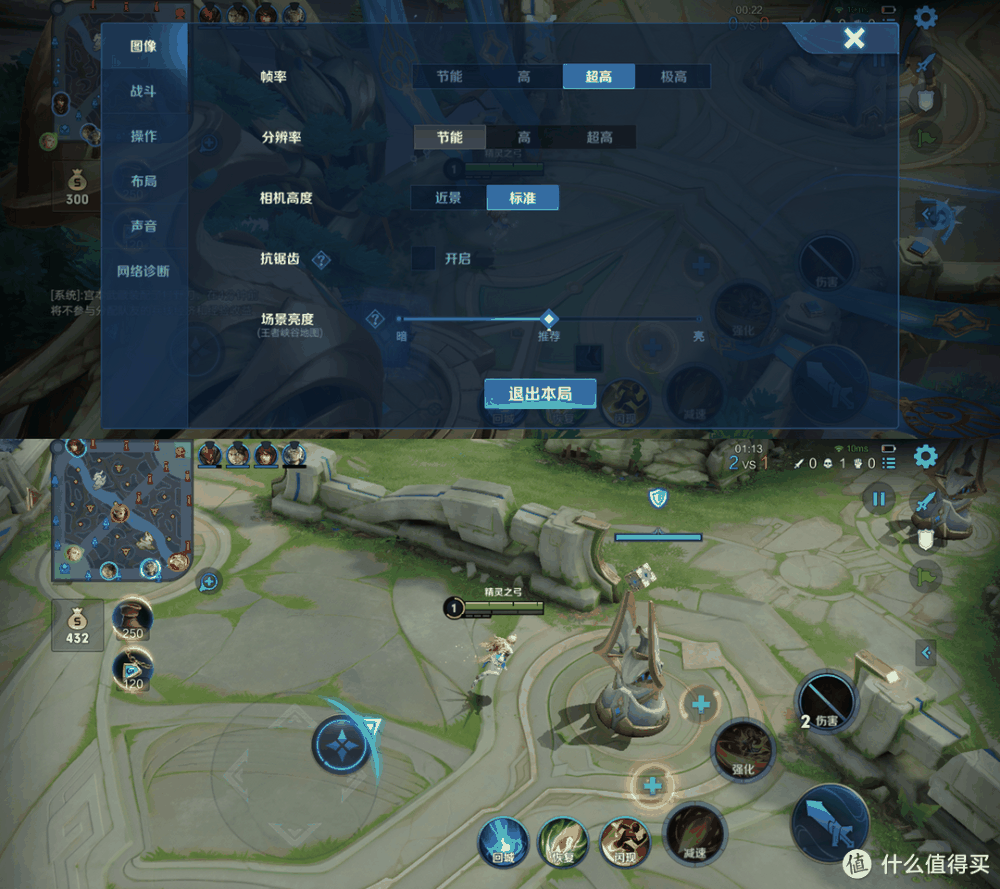Buy the recommended item priced 250

point(132,620)
